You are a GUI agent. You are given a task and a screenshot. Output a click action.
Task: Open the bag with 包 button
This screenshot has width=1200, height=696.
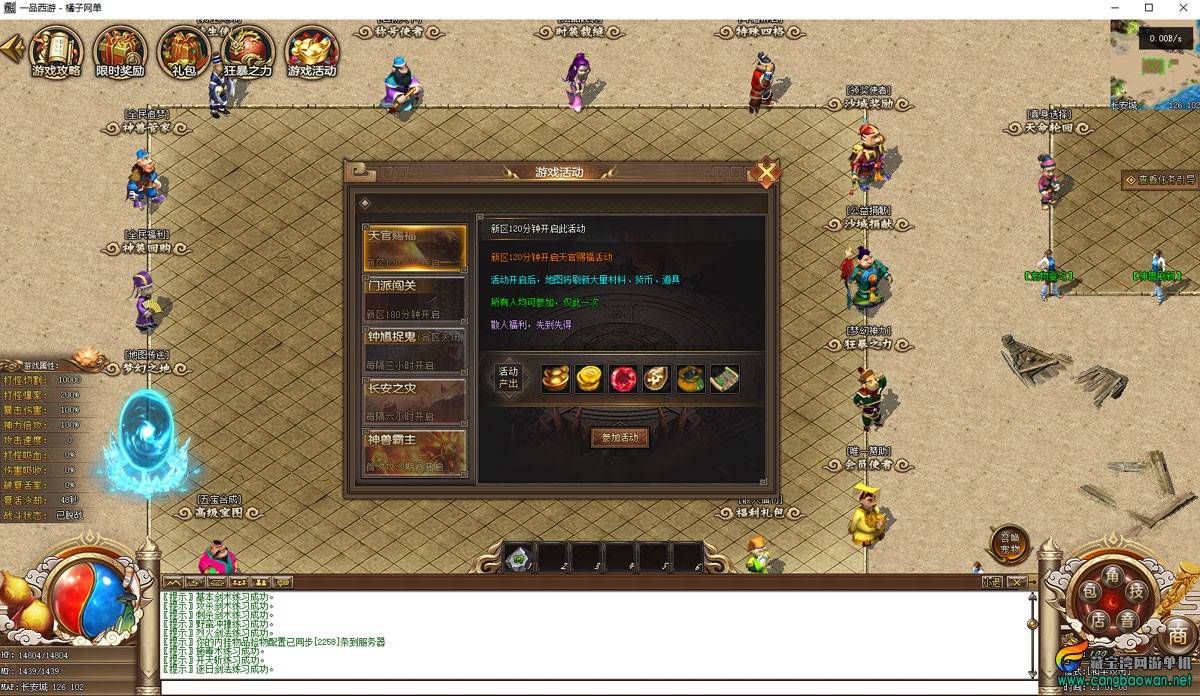click(x=1091, y=590)
